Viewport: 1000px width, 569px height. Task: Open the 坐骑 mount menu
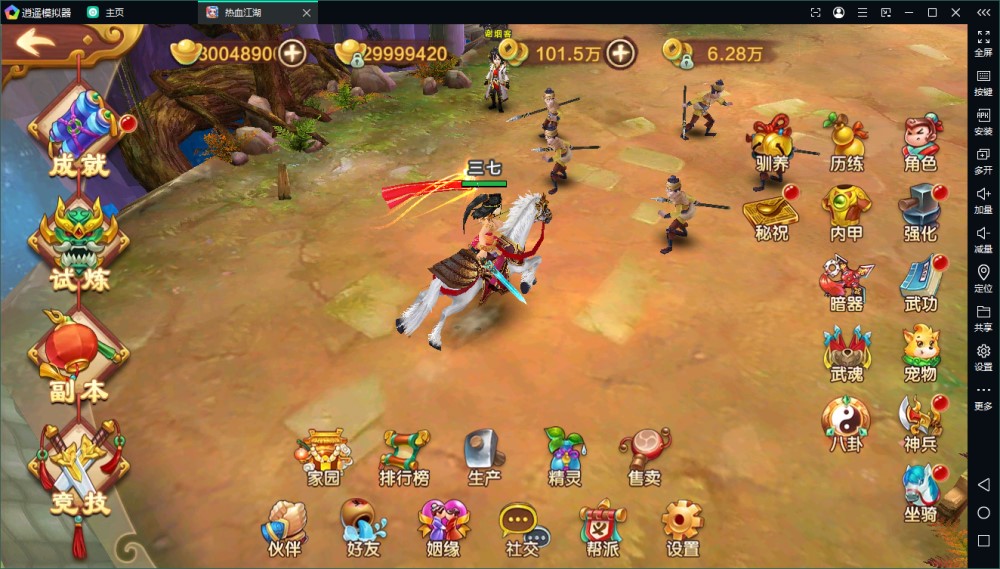tap(920, 492)
